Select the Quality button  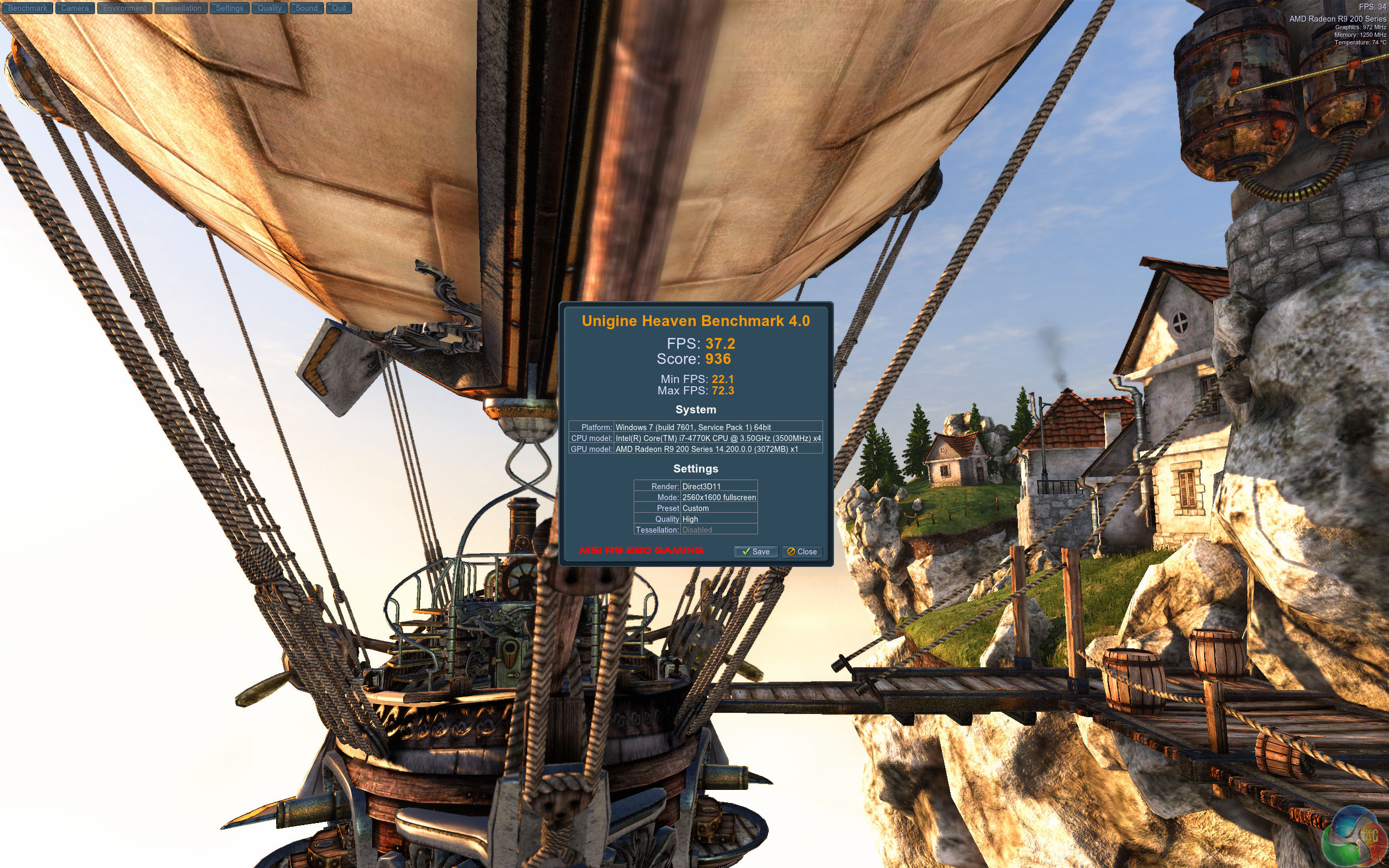(269, 8)
